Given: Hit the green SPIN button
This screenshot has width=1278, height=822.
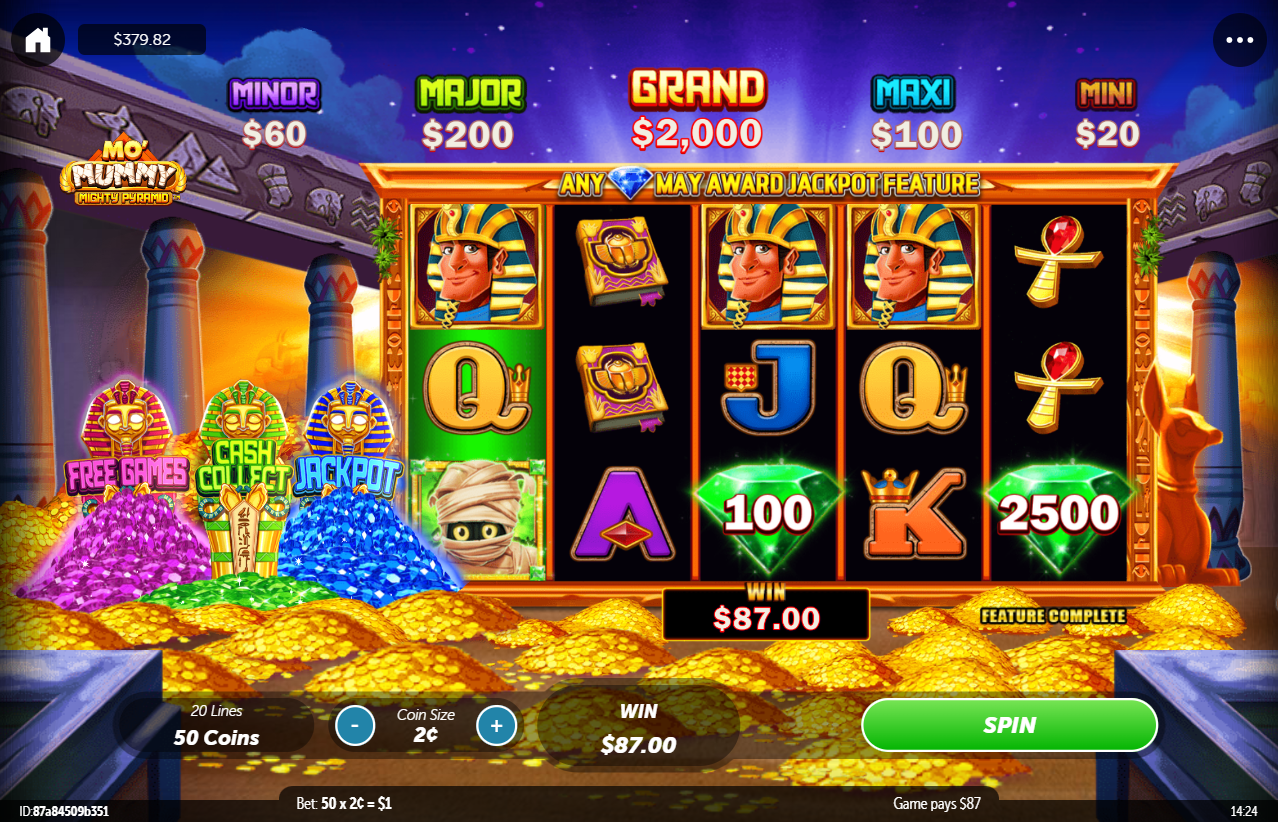Looking at the screenshot, I should point(1009,725).
